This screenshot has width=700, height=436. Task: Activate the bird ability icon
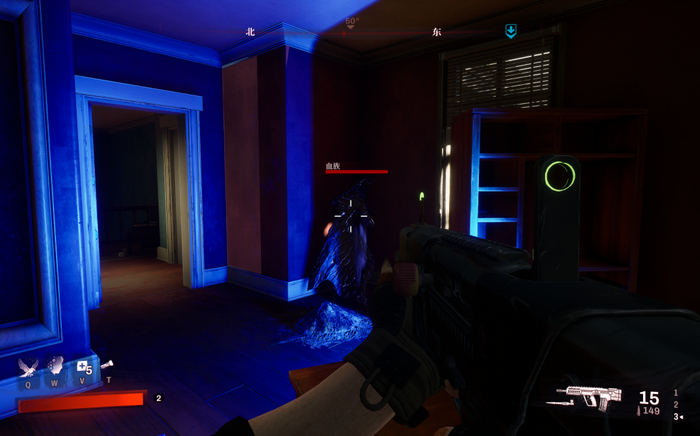click(27, 367)
